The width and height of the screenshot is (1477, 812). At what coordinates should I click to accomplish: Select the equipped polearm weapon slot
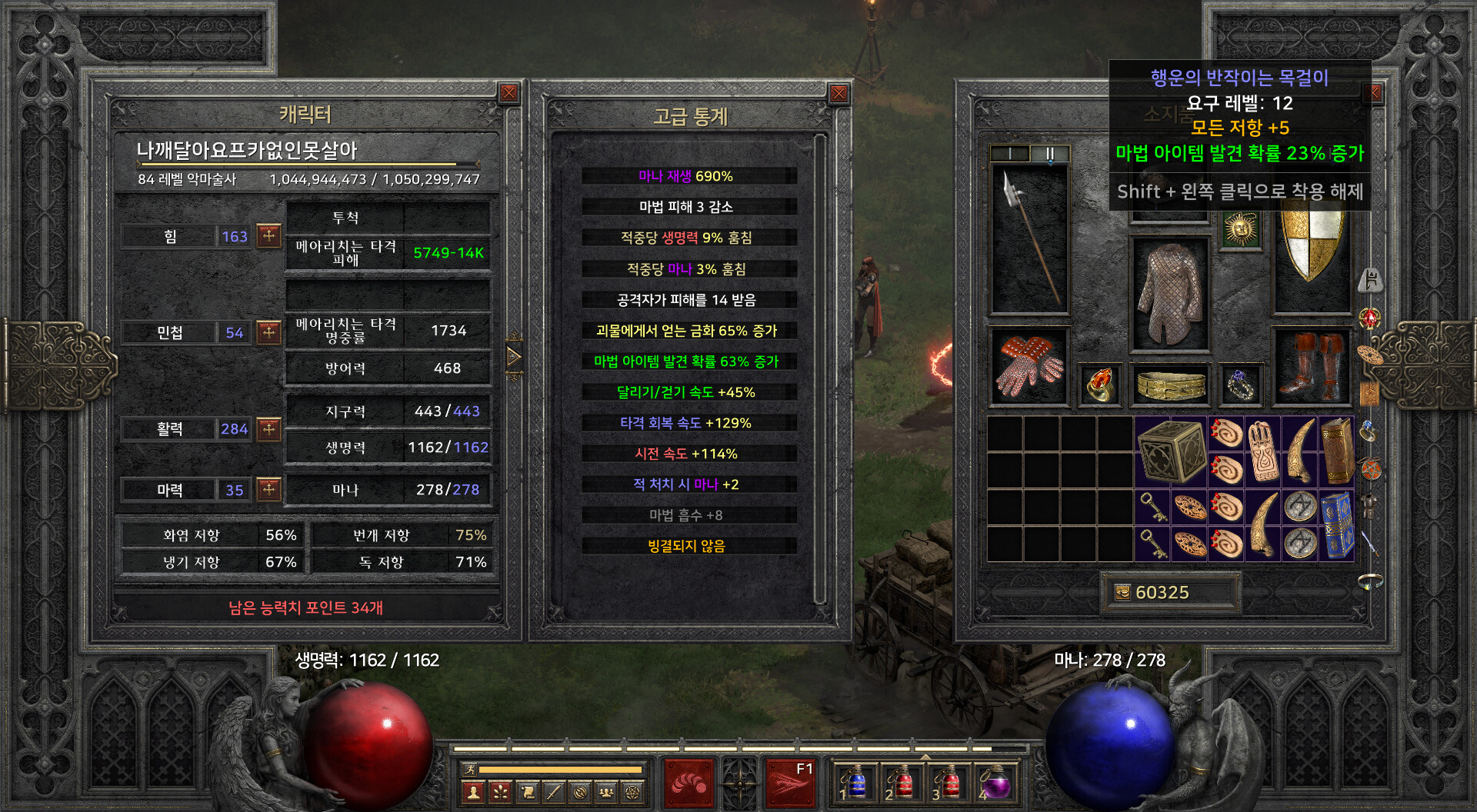coord(1029,238)
